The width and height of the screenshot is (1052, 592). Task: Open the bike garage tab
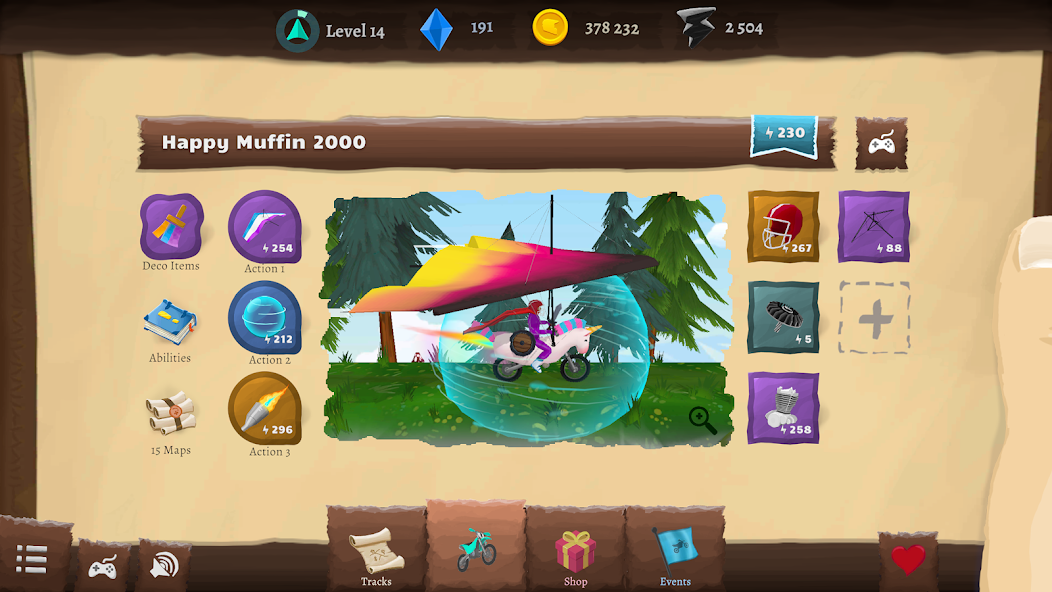(x=476, y=549)
